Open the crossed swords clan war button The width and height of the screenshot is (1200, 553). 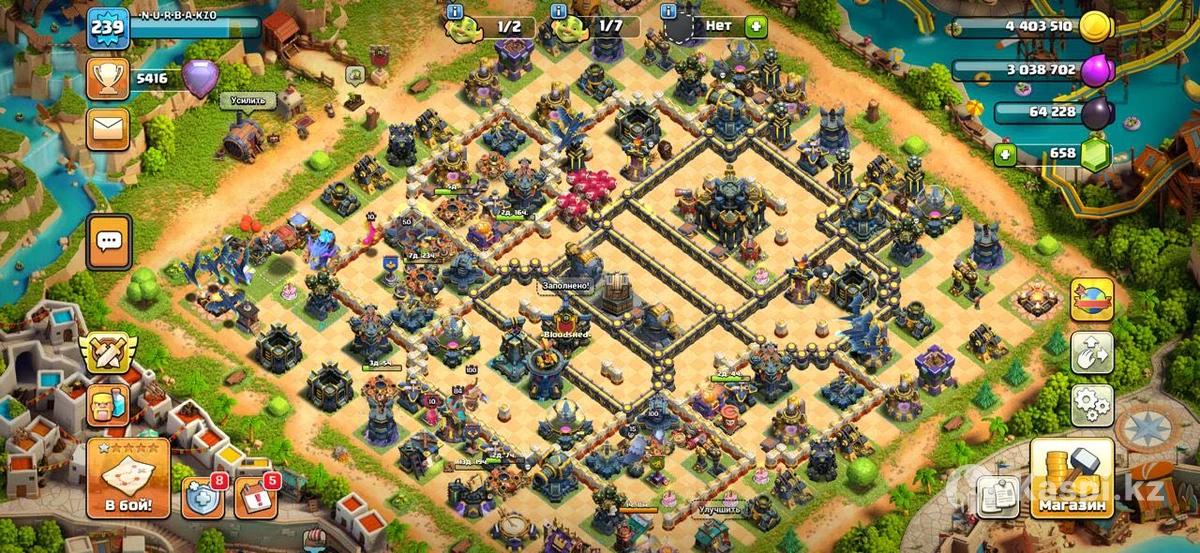(x=108, y=354)
